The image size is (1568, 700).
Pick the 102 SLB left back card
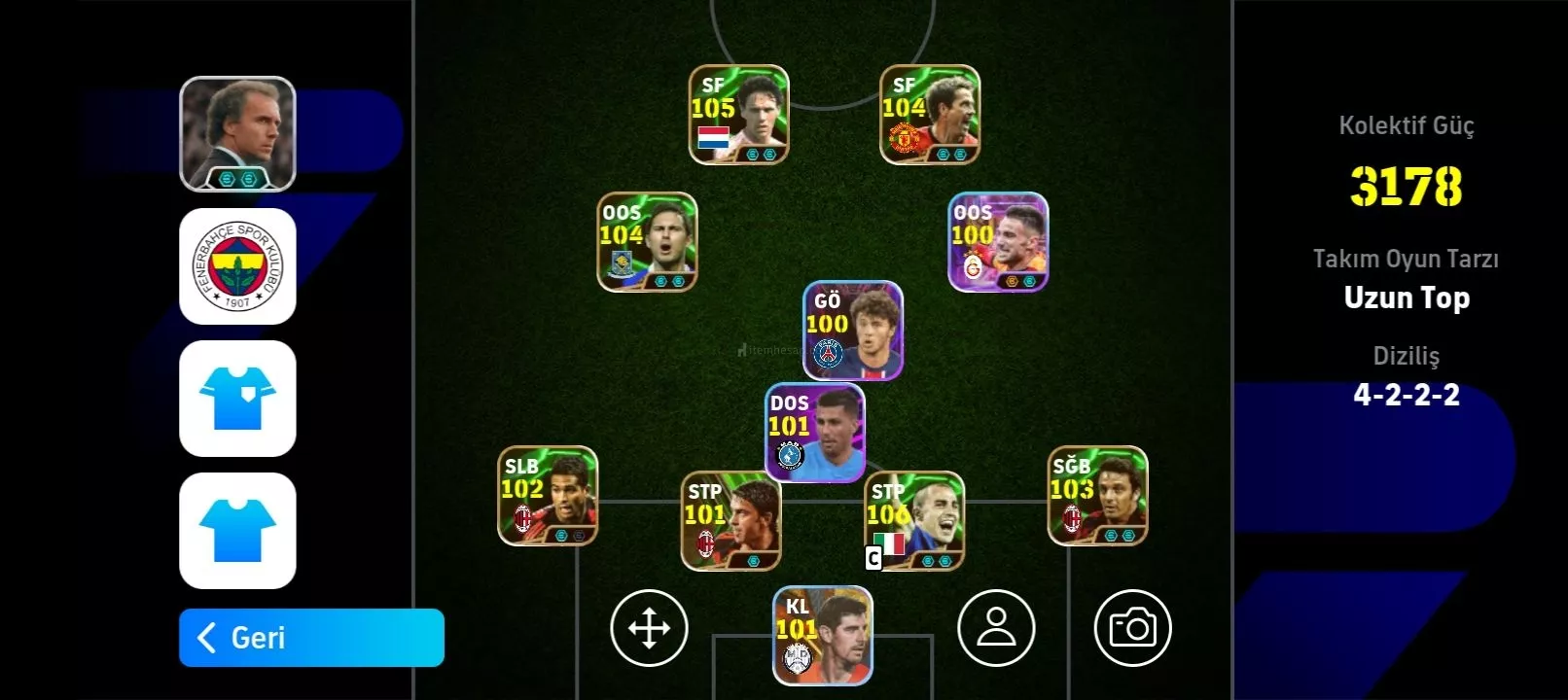click(x=548, y=496)
